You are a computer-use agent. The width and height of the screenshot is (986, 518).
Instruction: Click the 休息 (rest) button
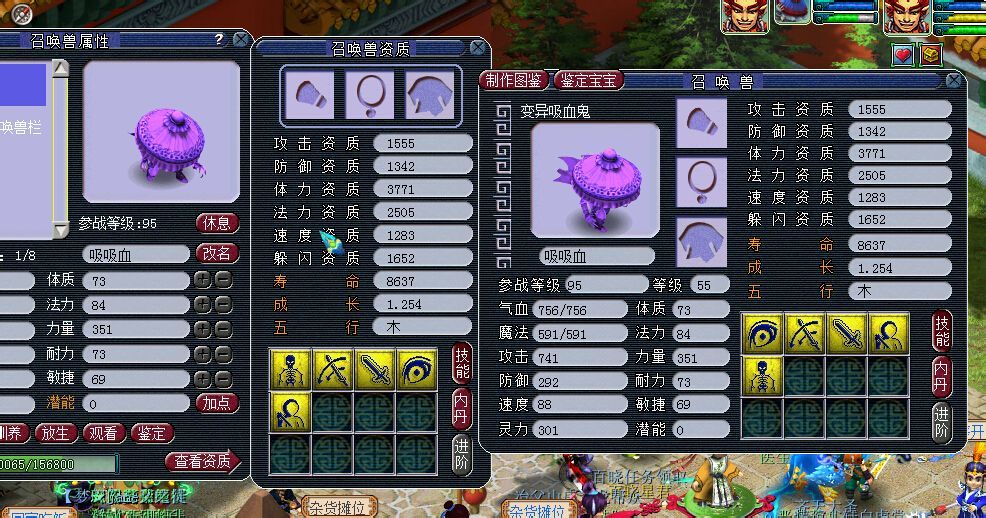(217, 222)
